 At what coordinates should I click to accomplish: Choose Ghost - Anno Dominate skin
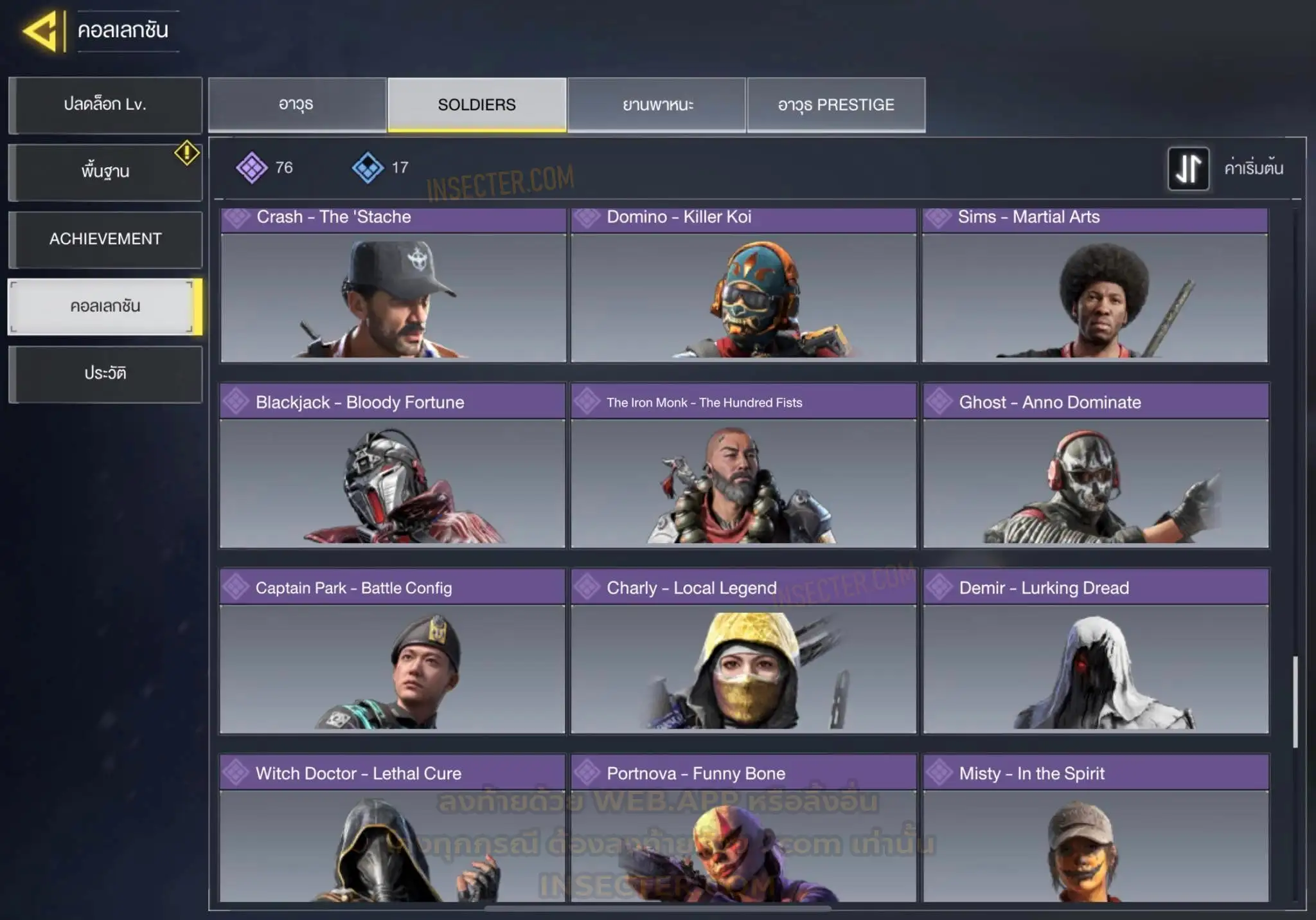(x=1096, y=466)
